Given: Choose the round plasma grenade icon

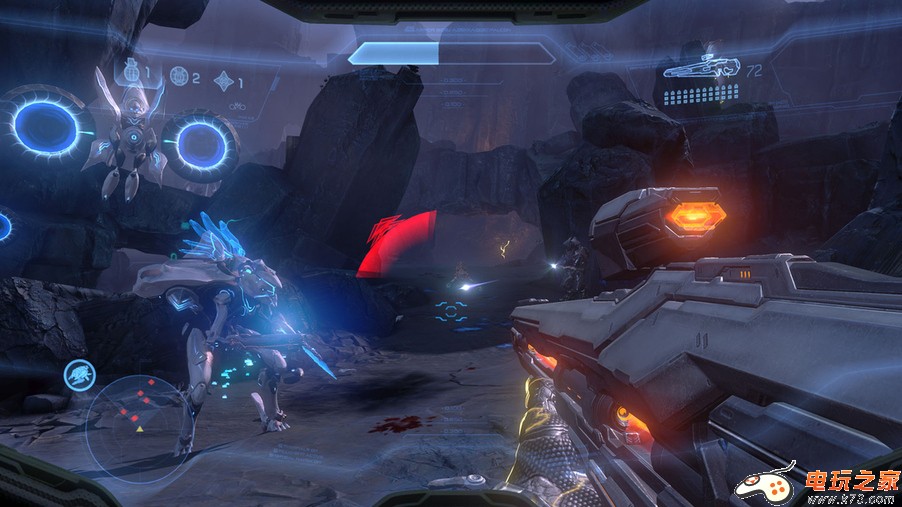Looking at the screenshot, I should [178, 74].
